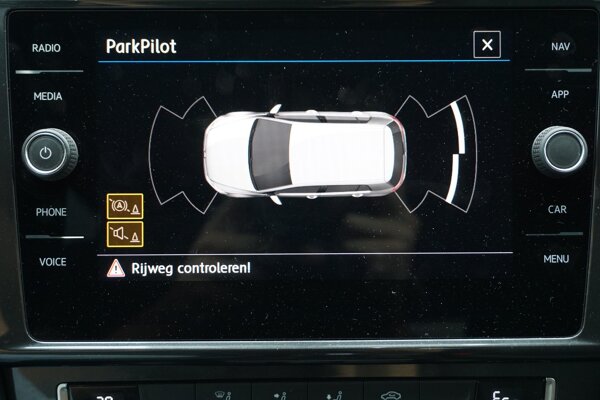Toggle the ParkPilot sound mute icon
The image size is (600, 400).
coord(125,234)
